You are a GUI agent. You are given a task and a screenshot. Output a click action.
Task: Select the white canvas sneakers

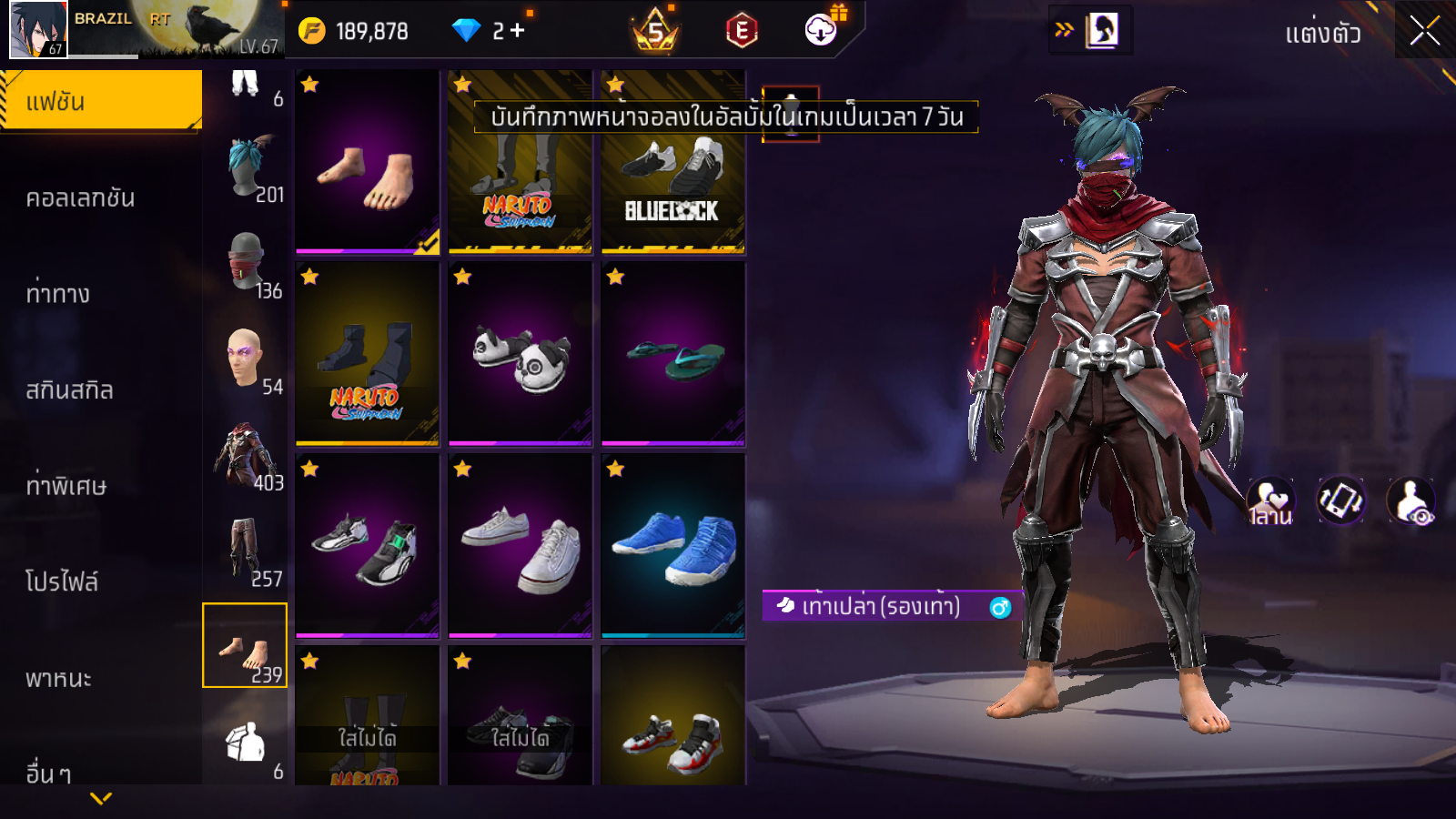point(521,546)
